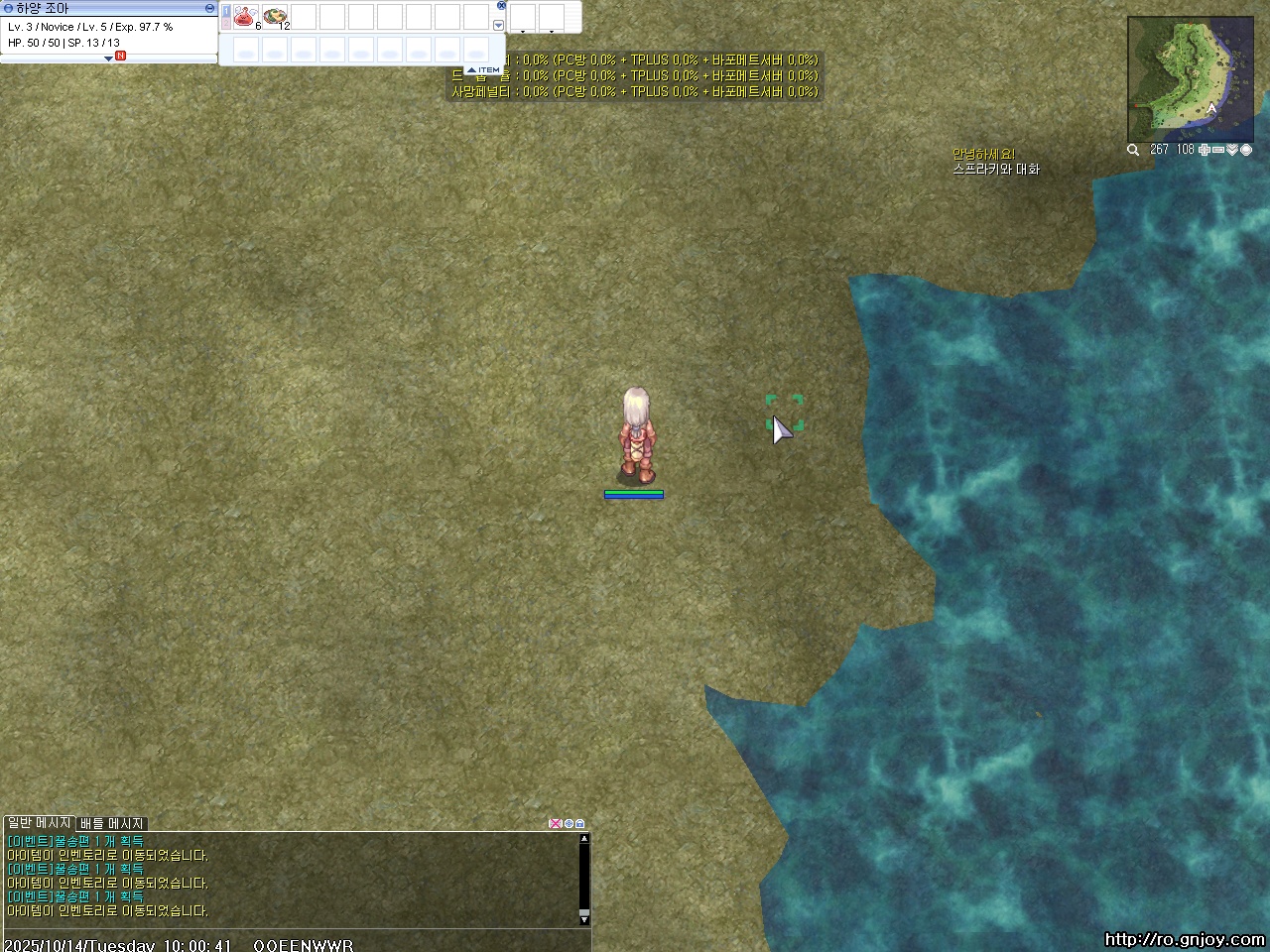1270x952 pixels.
Task: Expand the status window's down arrow
Action: pyautogui.click(x=108, y=59)
